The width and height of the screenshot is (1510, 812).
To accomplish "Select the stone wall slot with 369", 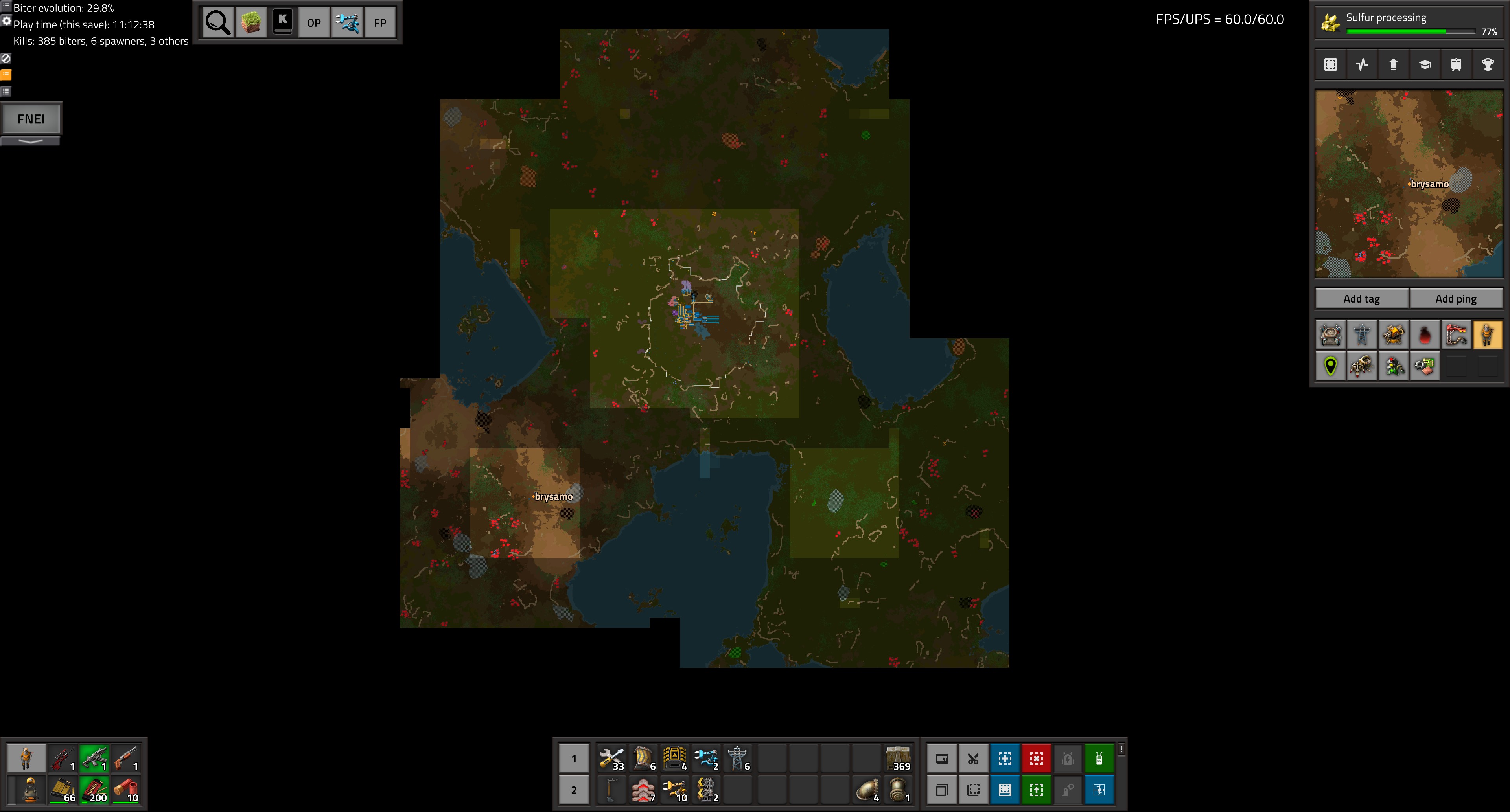I will coord(897,759).
